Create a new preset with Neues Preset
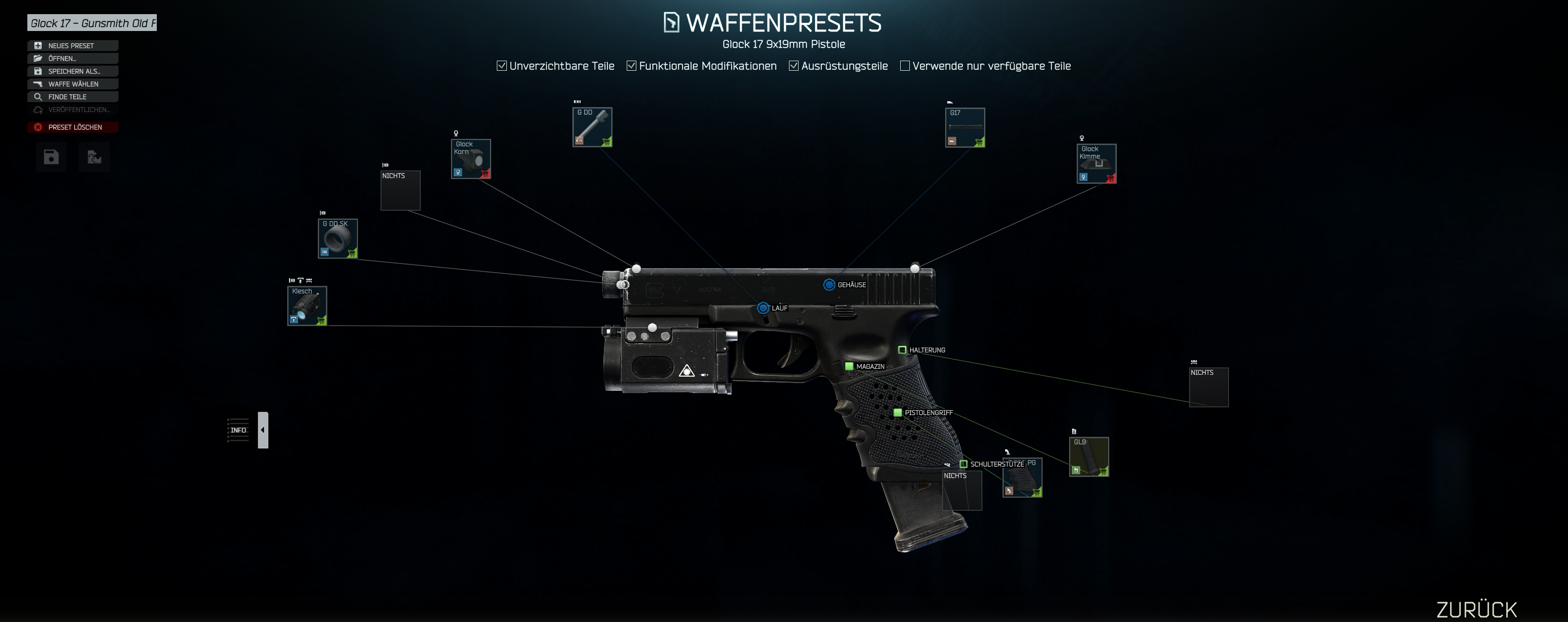1568x622 pixels. pos(72,46)
